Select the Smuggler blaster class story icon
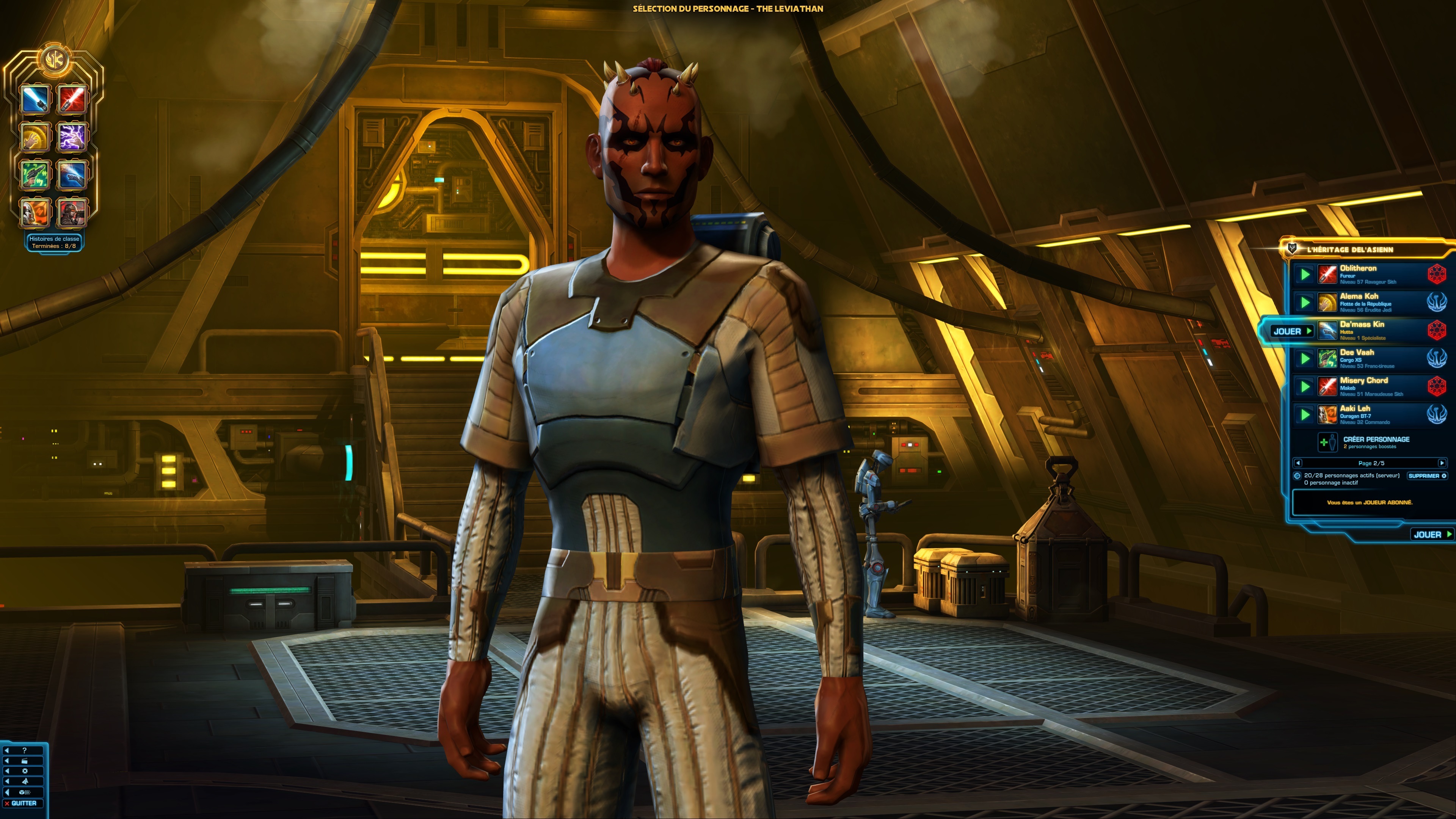This screenshot has height=819, width=1456. pos(36,175)
